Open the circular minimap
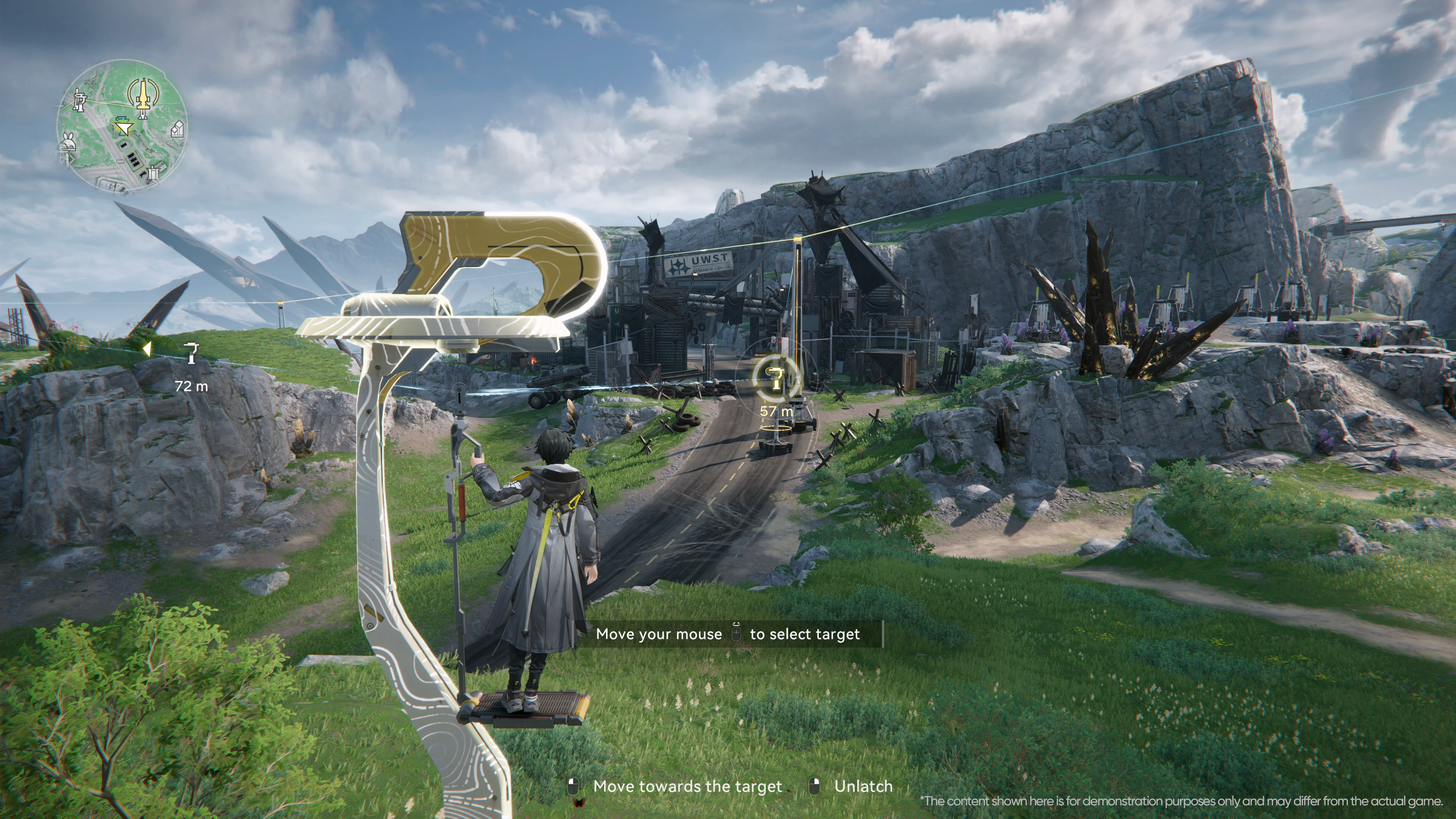 point(122,127)
